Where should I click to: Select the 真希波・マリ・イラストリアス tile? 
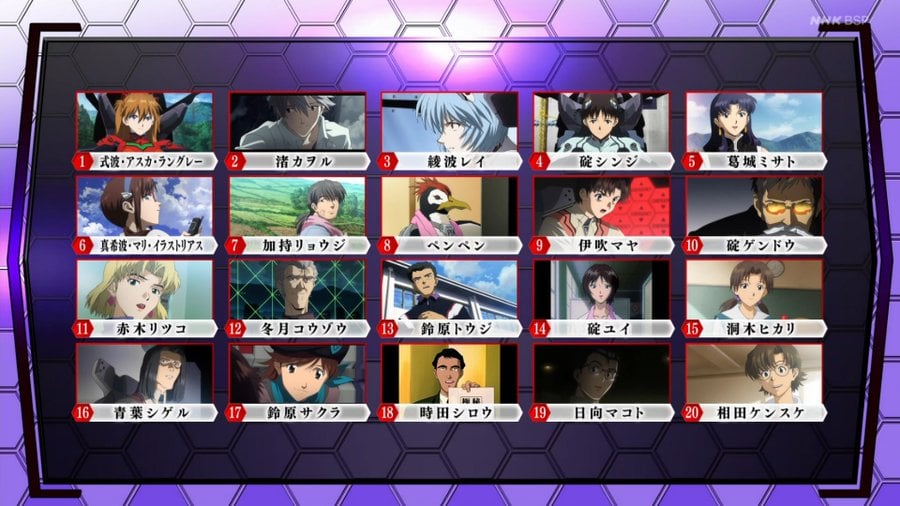[x=145, y=206]
